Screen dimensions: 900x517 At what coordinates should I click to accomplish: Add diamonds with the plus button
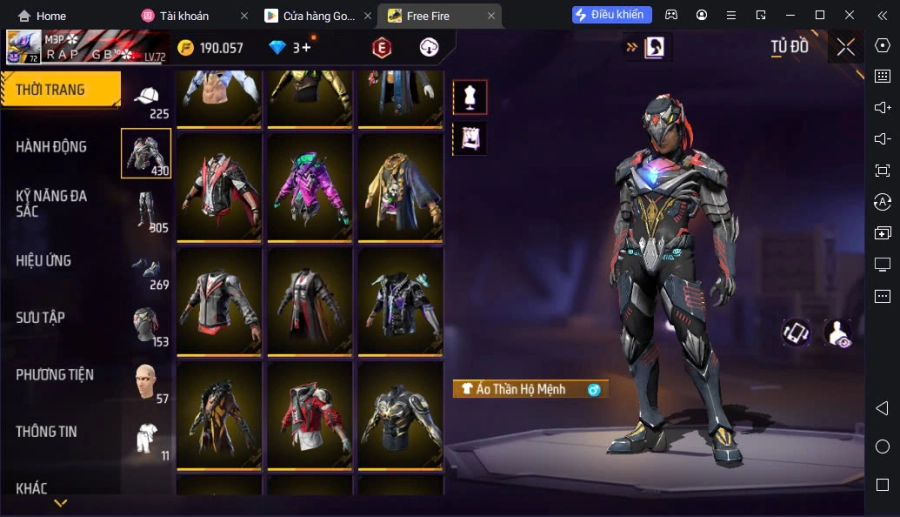pyautogui.click(x=306, y=47)
